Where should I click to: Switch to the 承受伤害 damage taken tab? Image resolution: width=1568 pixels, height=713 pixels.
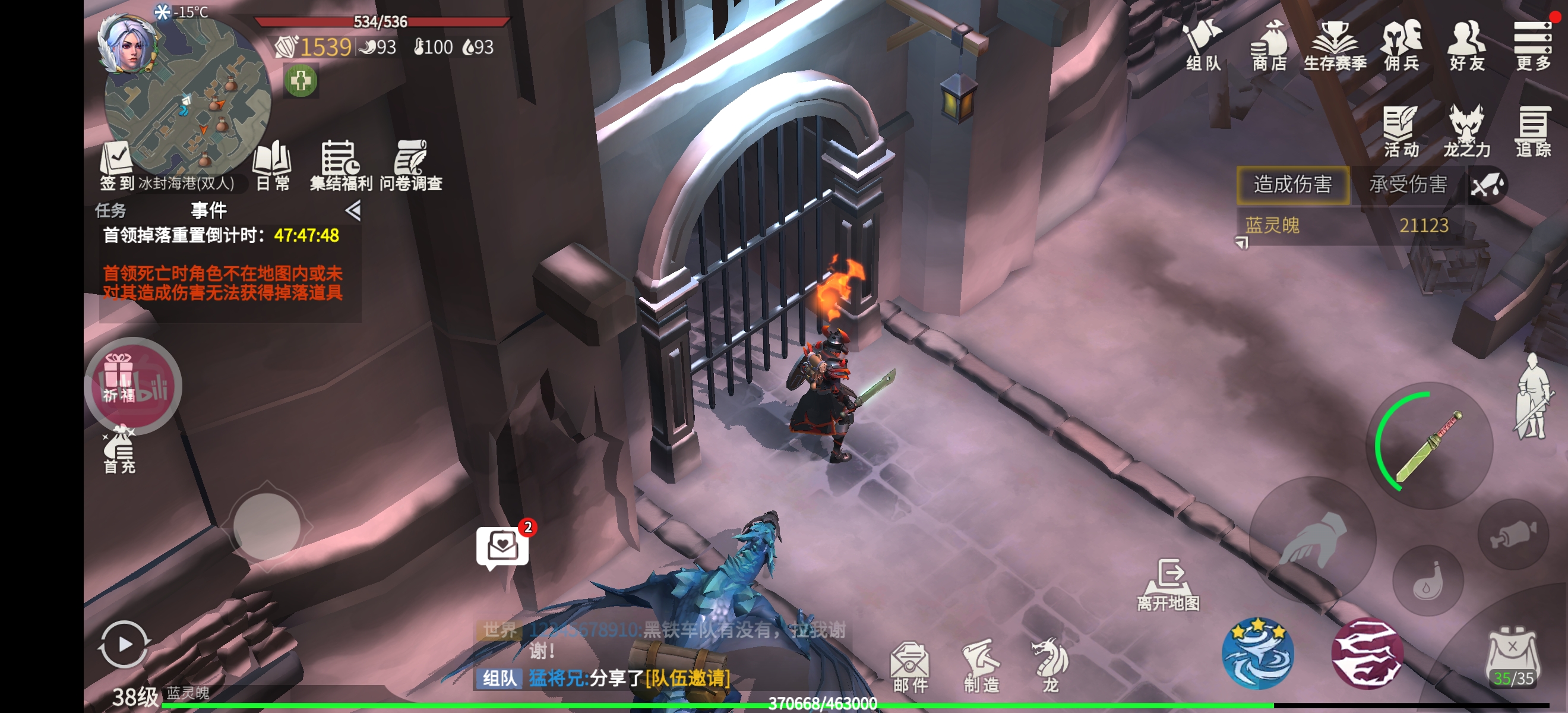1408,185
